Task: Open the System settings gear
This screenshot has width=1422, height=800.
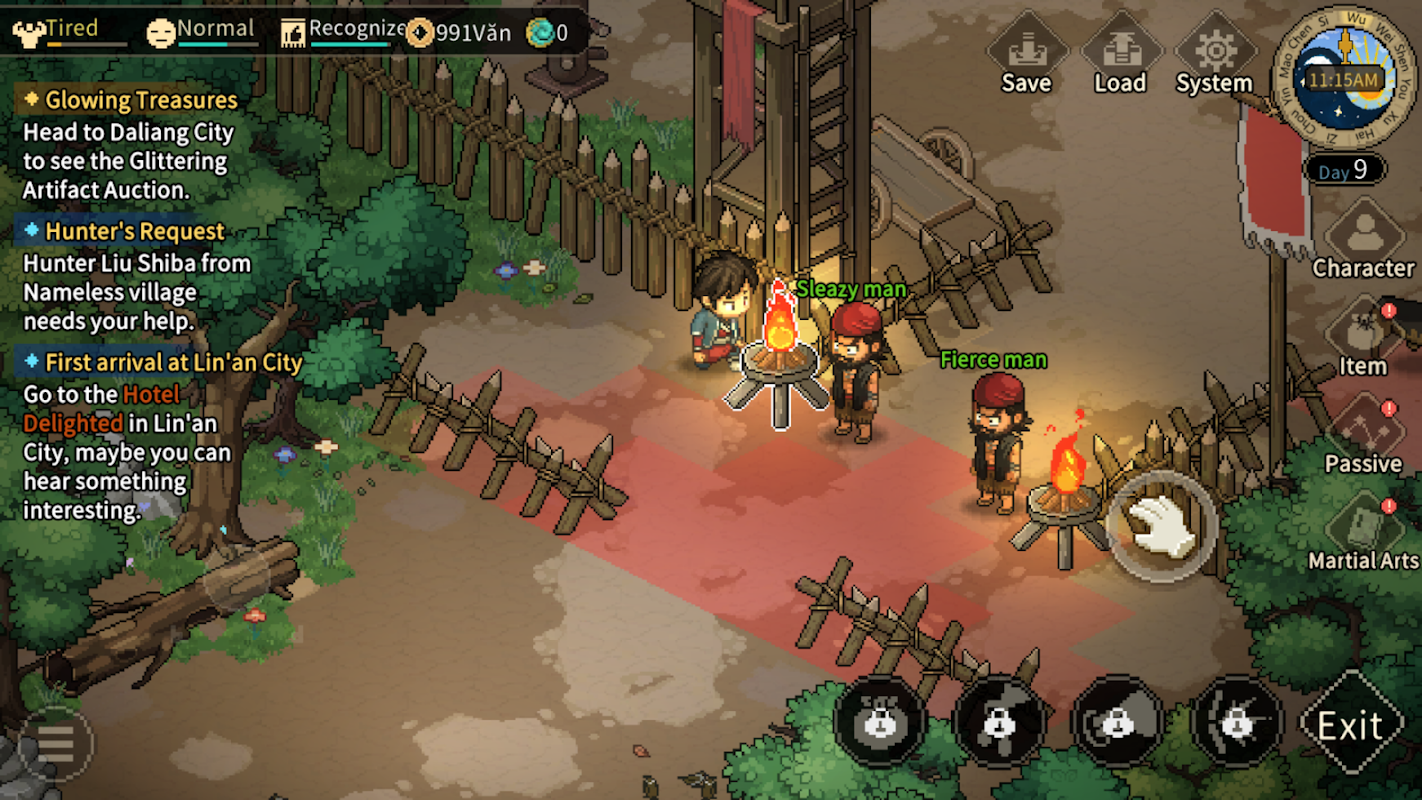Action: 1213,58
